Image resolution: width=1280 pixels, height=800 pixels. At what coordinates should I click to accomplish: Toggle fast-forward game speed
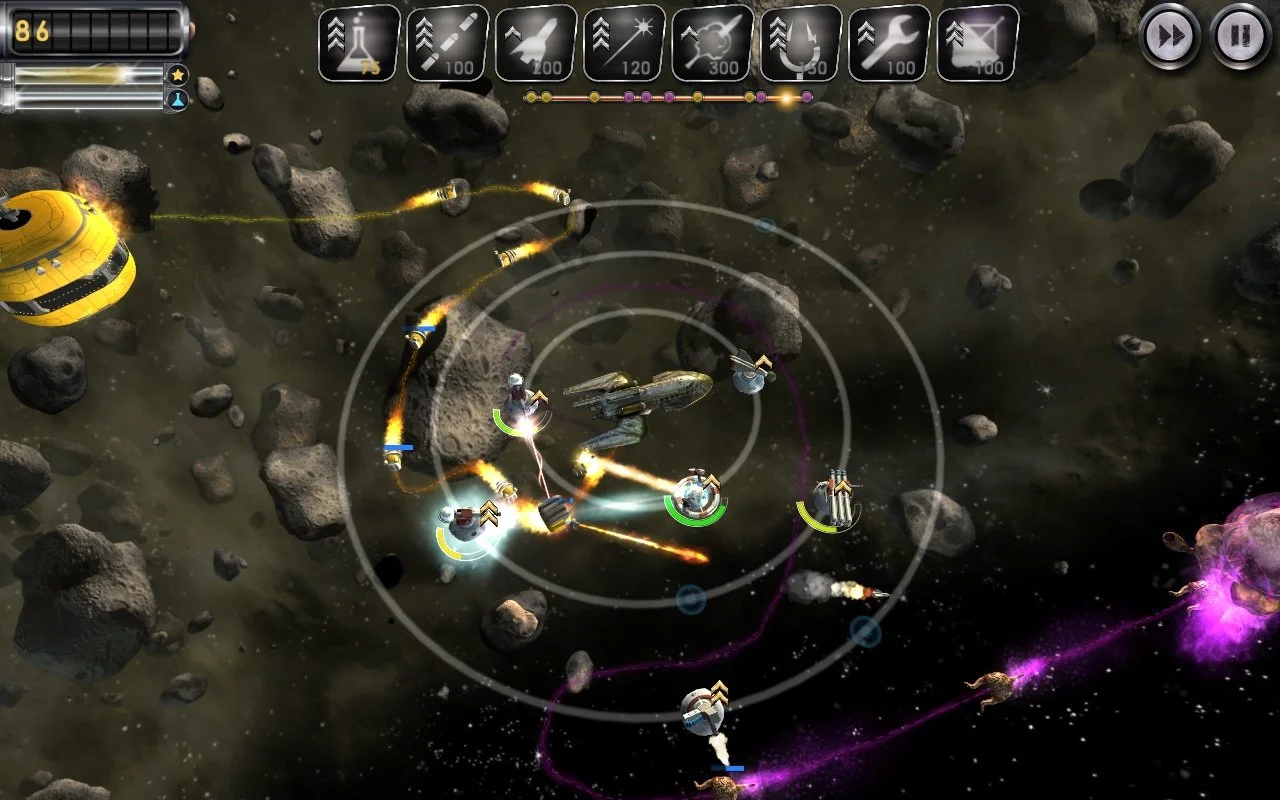pos(1170,37)
